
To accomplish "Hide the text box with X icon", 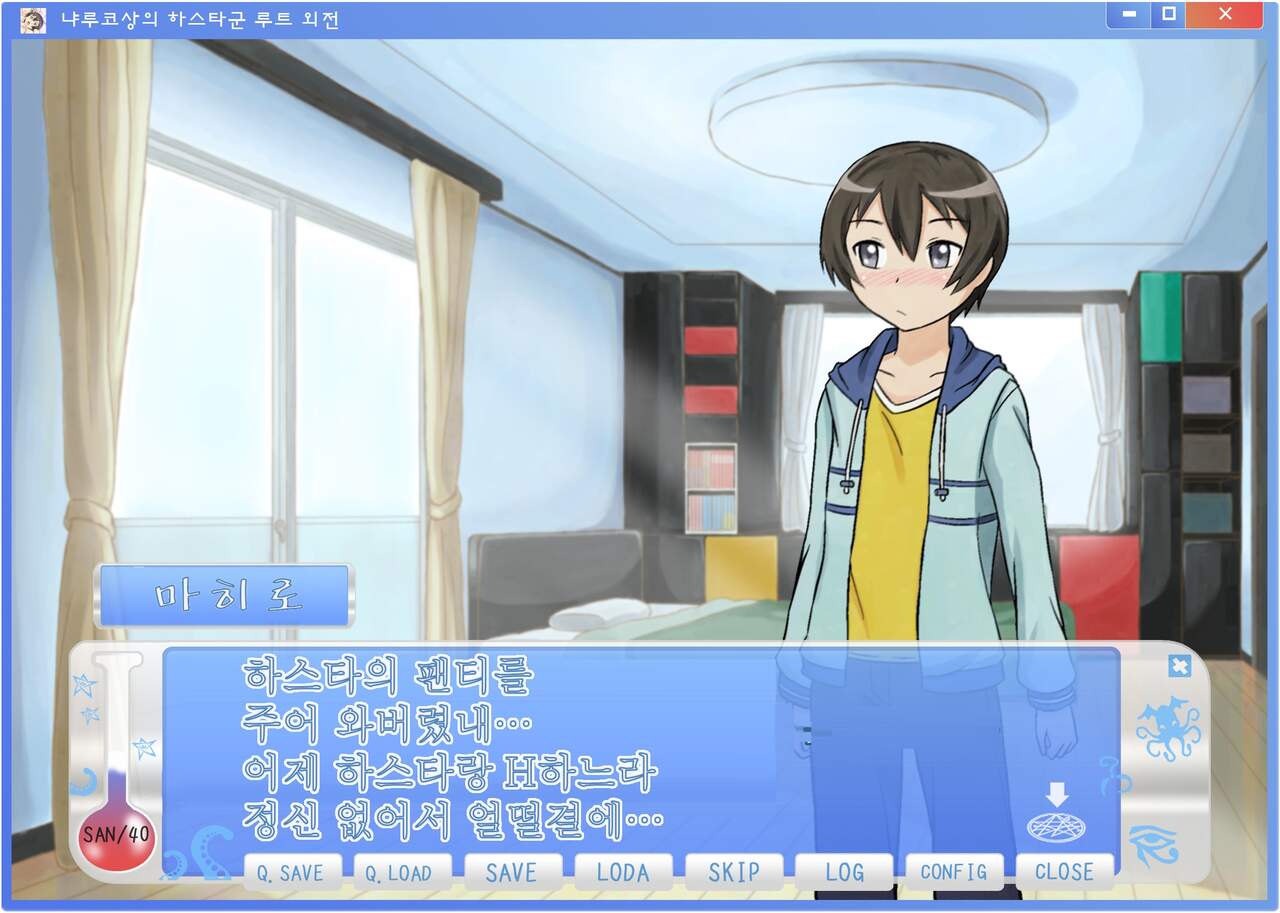I will 1179,666.
